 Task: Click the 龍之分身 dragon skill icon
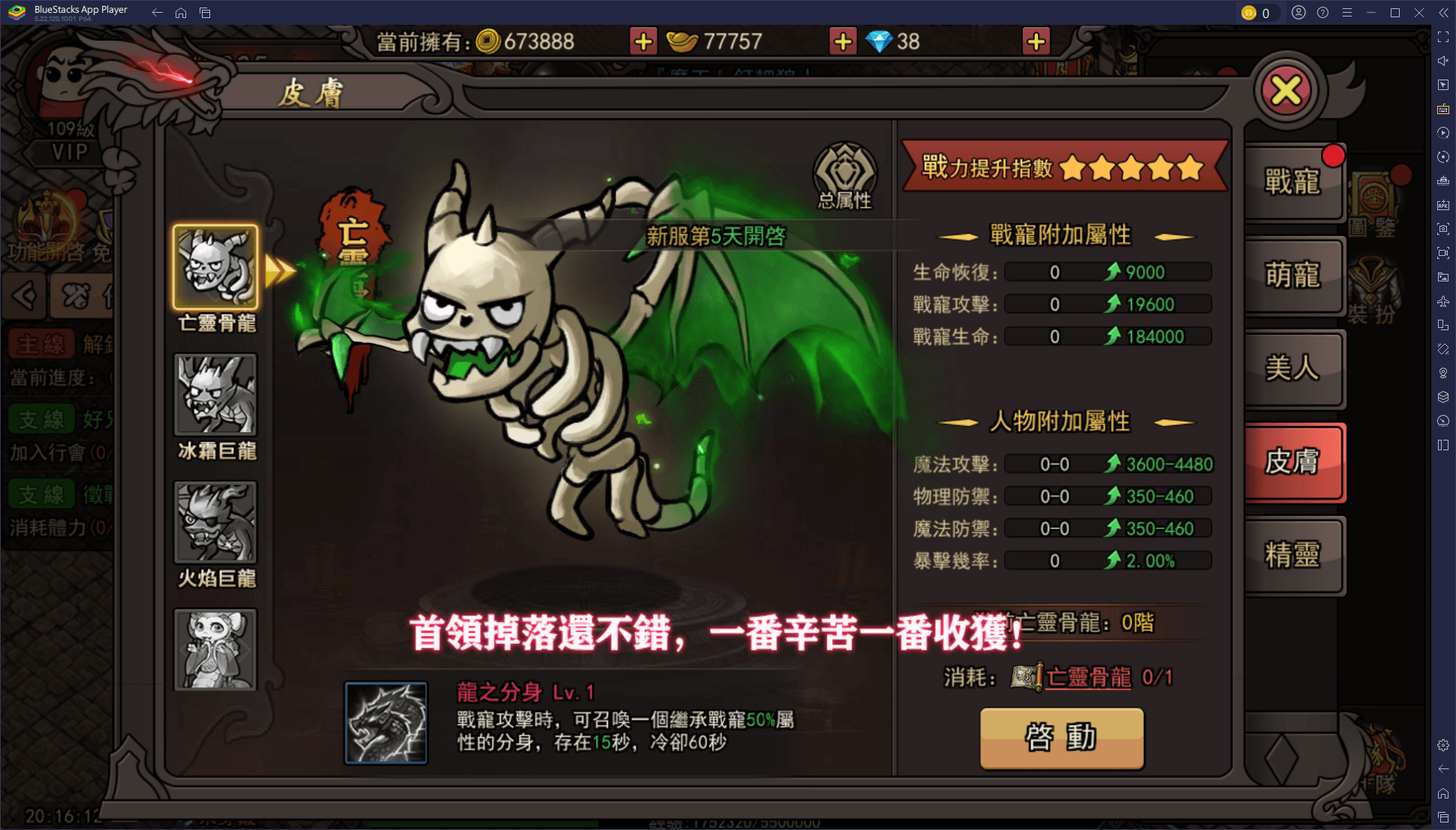384,723
